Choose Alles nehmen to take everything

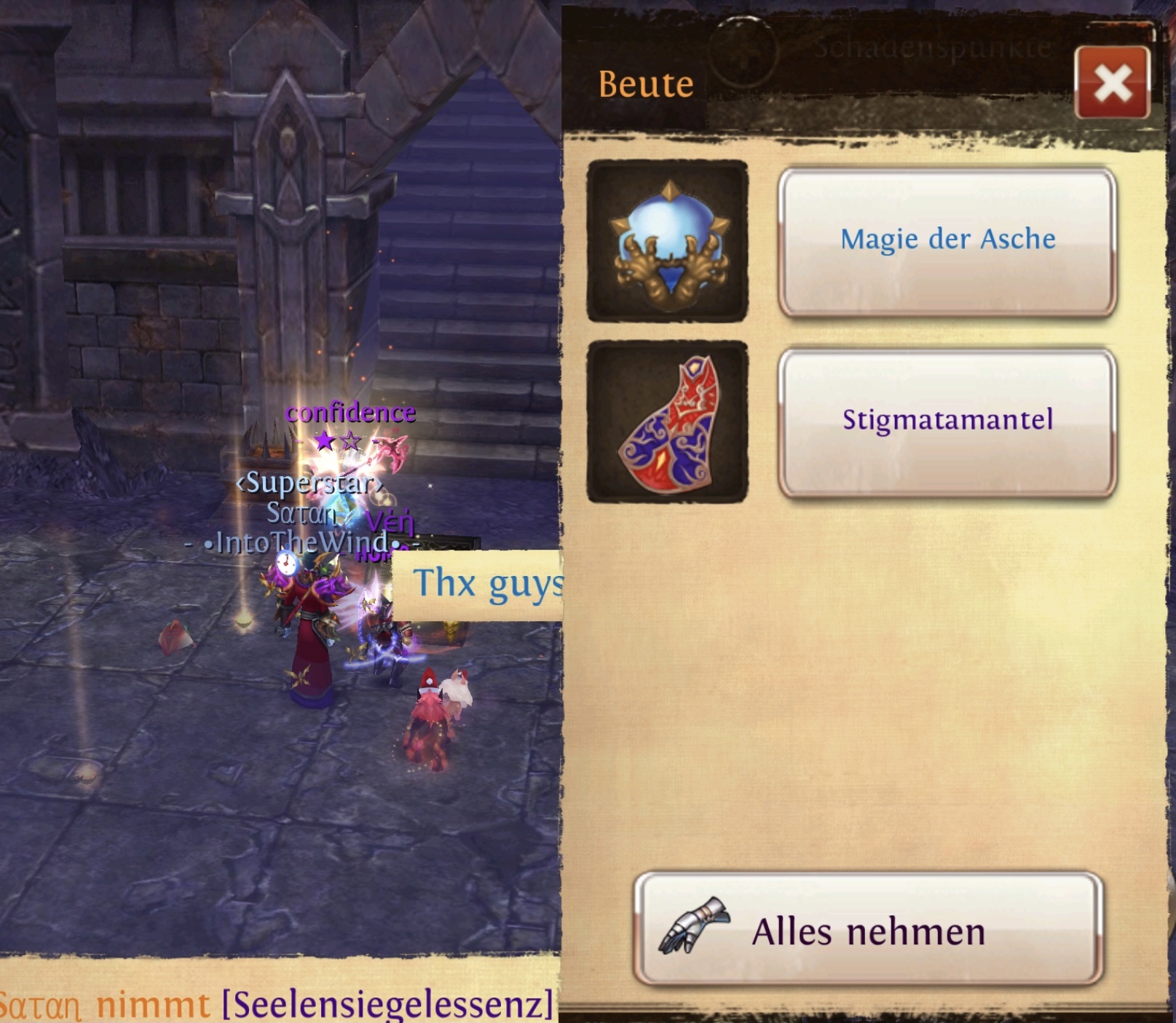[868, 930]
